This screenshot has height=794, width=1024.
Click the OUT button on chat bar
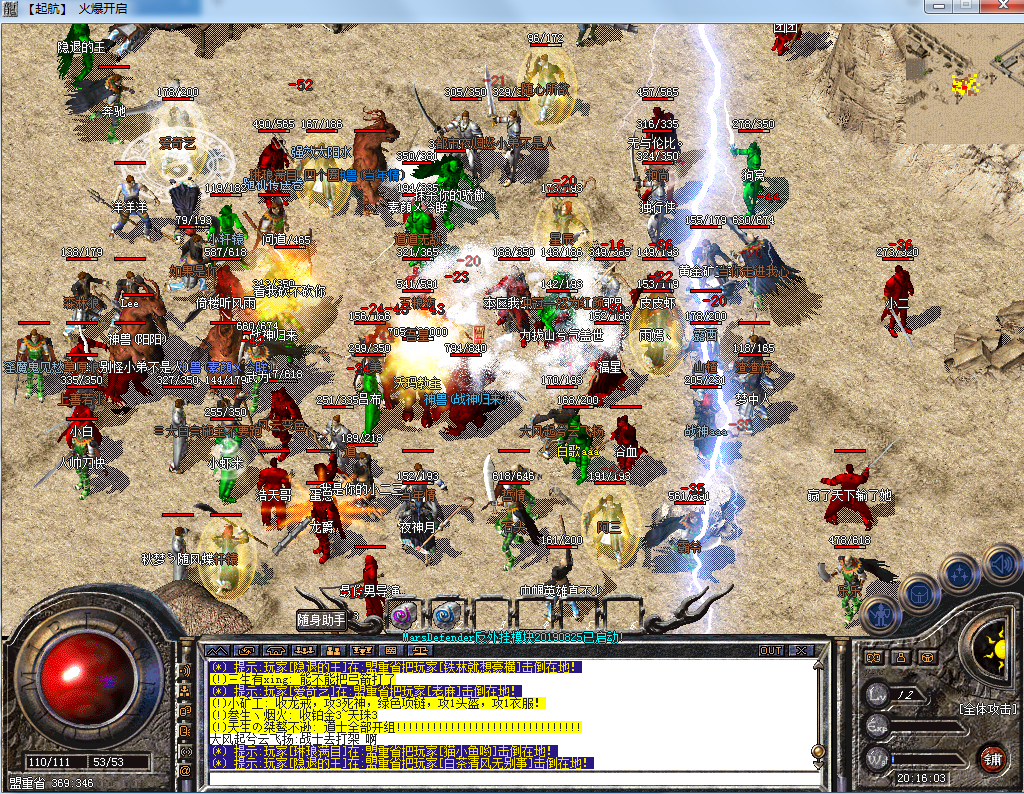(771, 651)
